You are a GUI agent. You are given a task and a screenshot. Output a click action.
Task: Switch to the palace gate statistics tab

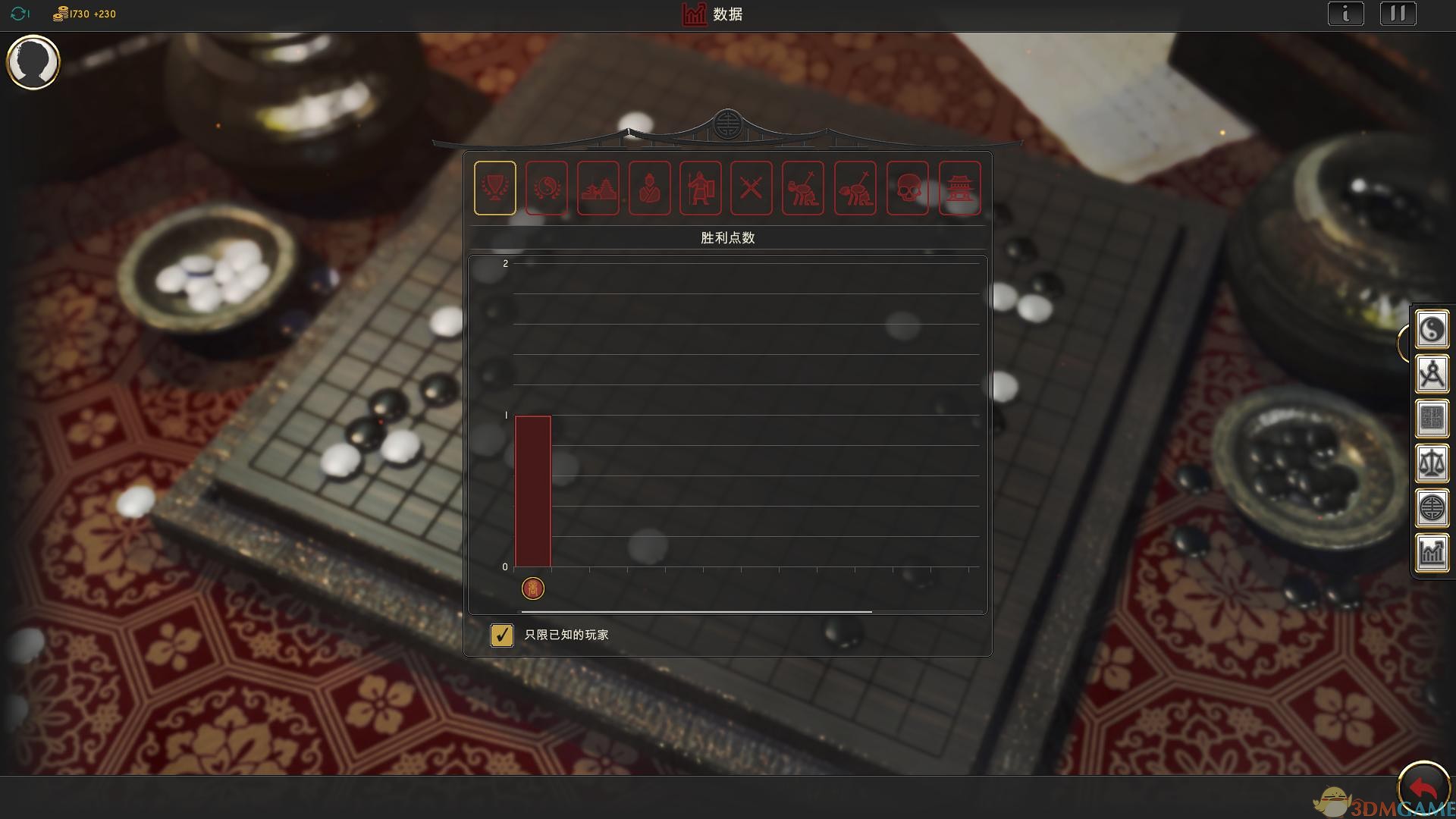(x=960, y=188)
